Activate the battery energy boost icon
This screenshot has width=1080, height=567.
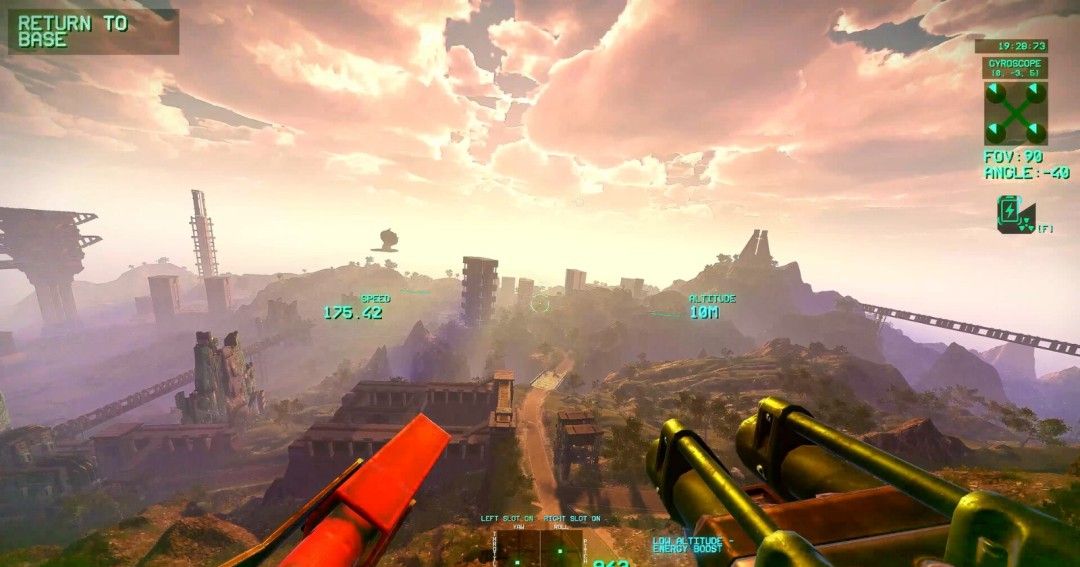(x=1014, y=215)
